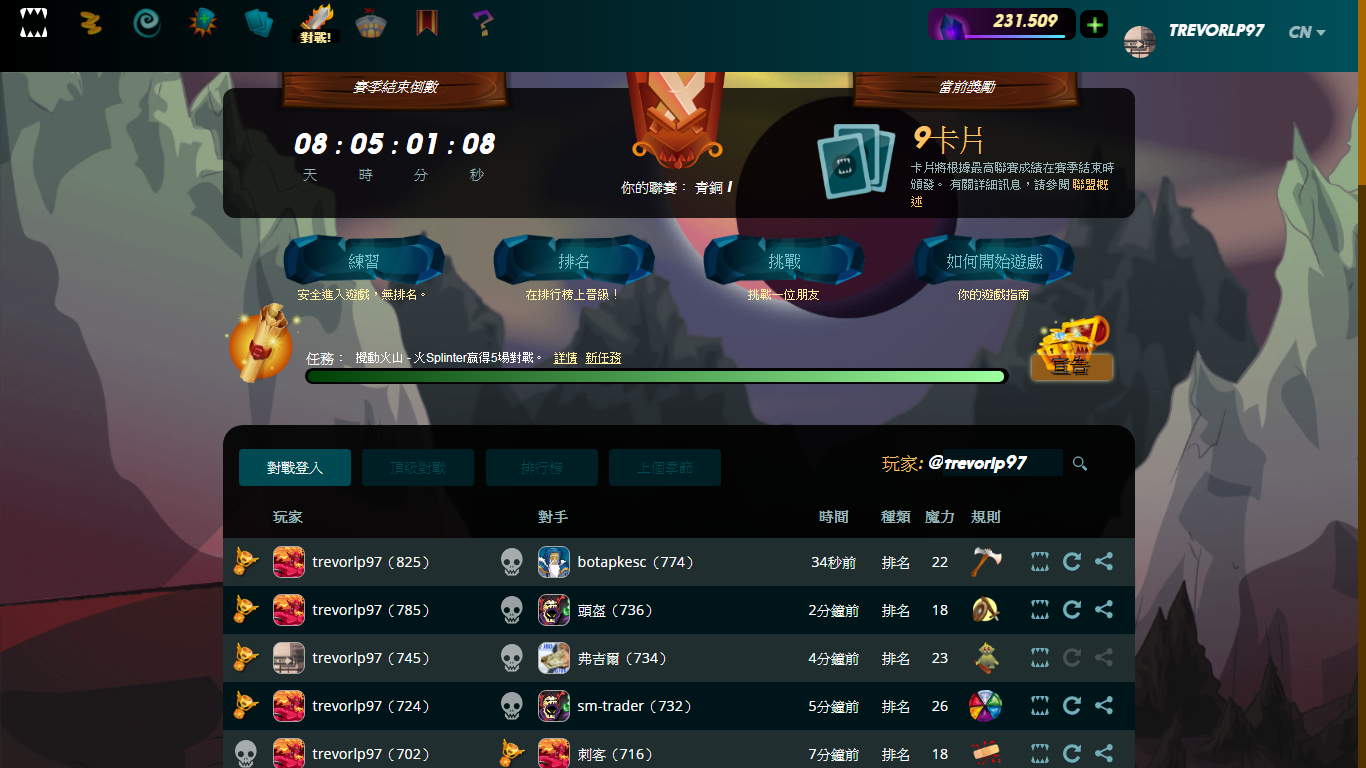The height and width of the screenshot is (768, 1366).
Task: Select the 對戰! sword battle icon
Action: 316,22
